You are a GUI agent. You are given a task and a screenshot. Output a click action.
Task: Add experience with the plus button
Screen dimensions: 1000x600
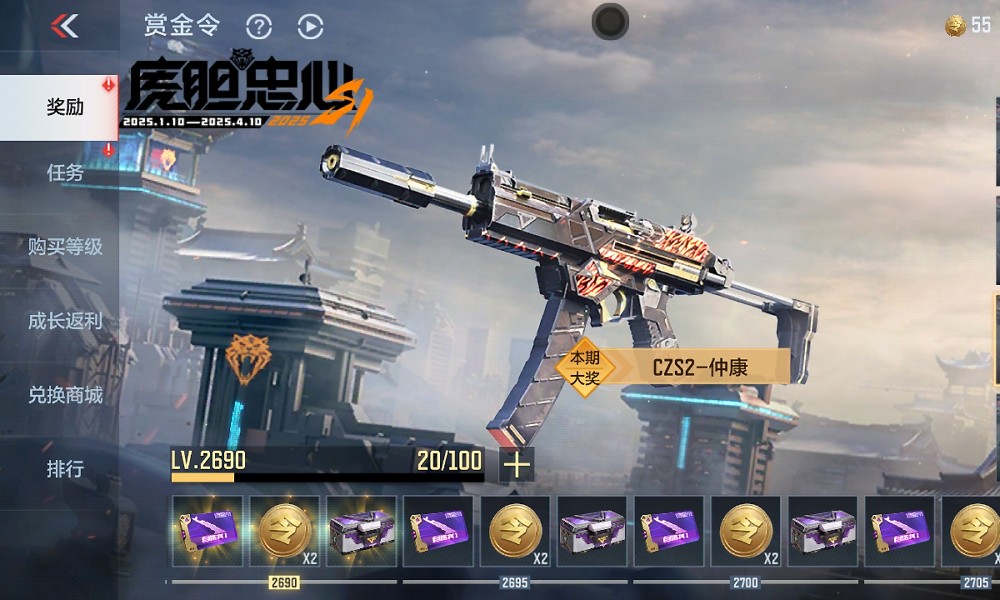(516, 464)
